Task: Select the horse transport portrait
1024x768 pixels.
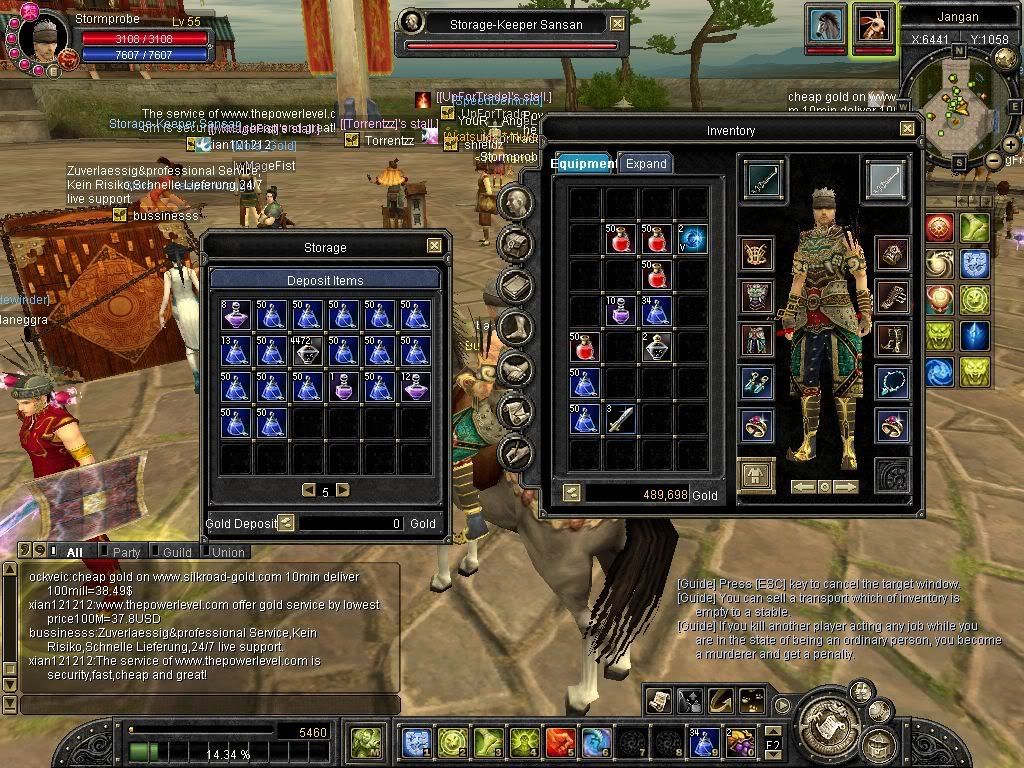Action: click(825, 26)
